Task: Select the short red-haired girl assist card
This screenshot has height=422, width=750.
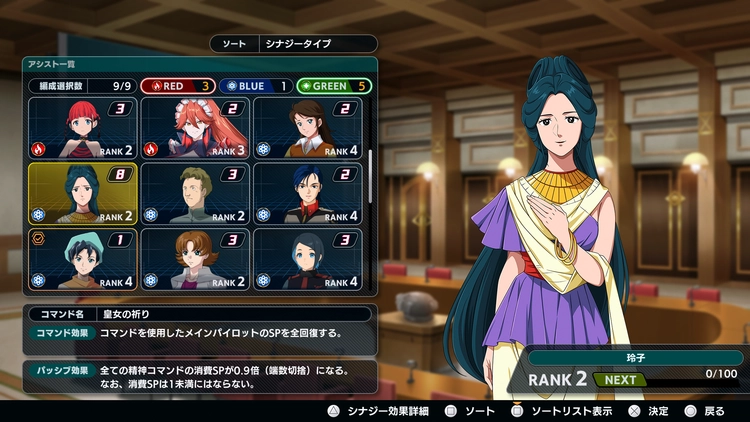Action: (83, 128)
